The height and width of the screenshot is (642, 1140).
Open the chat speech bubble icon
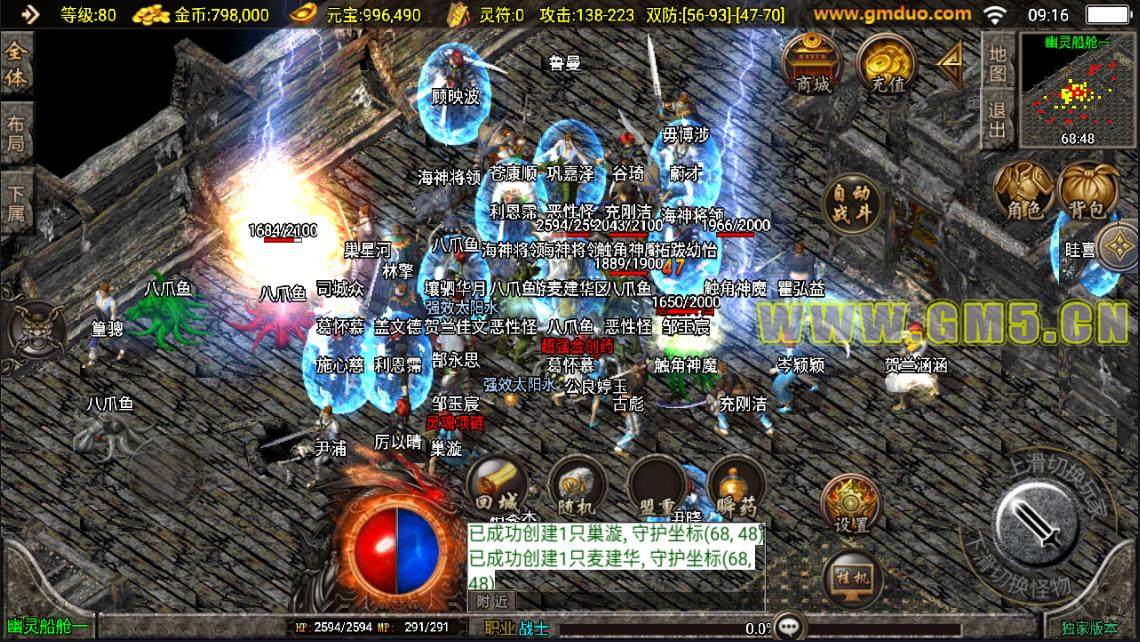pyautogui.click(x=791, y=627)
